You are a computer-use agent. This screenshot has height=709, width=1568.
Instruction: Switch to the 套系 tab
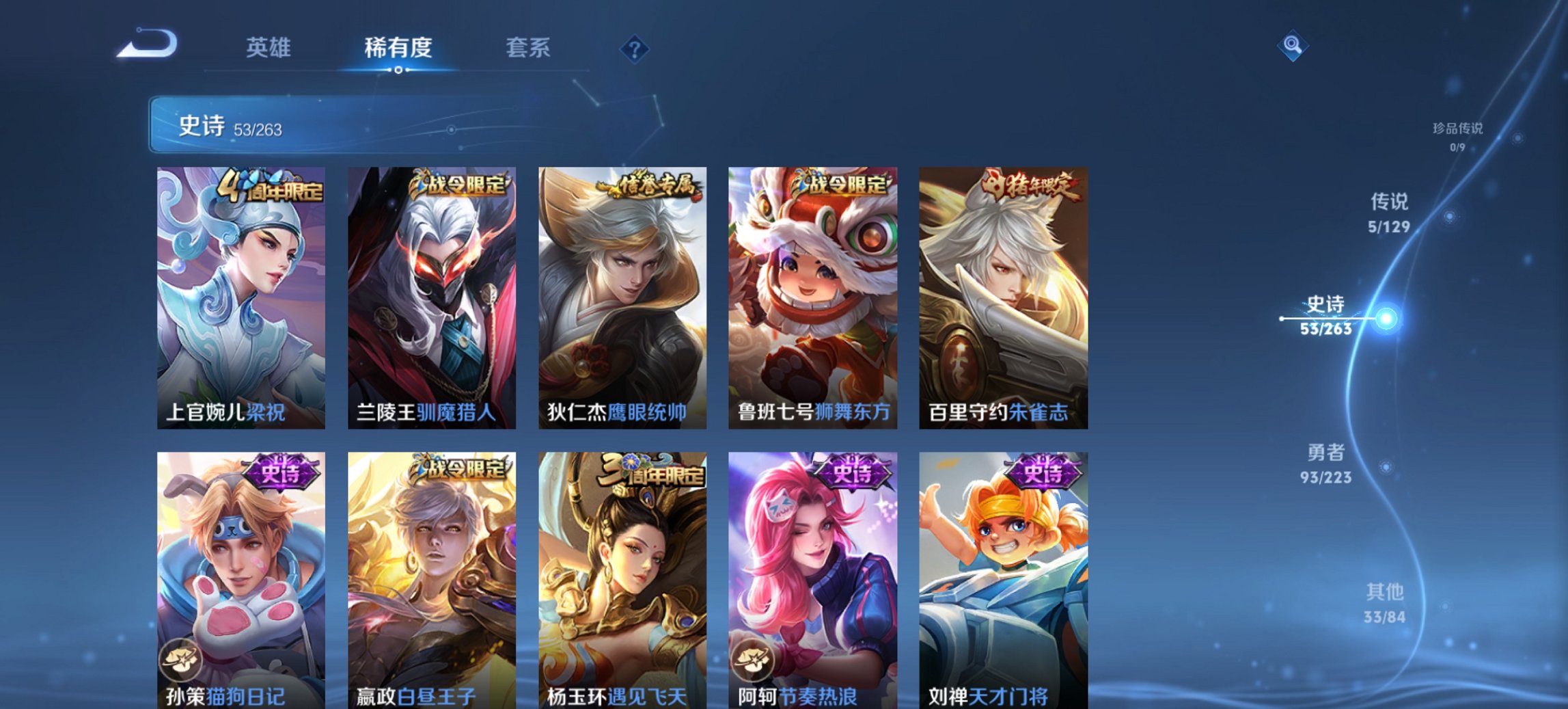point(528,47)
